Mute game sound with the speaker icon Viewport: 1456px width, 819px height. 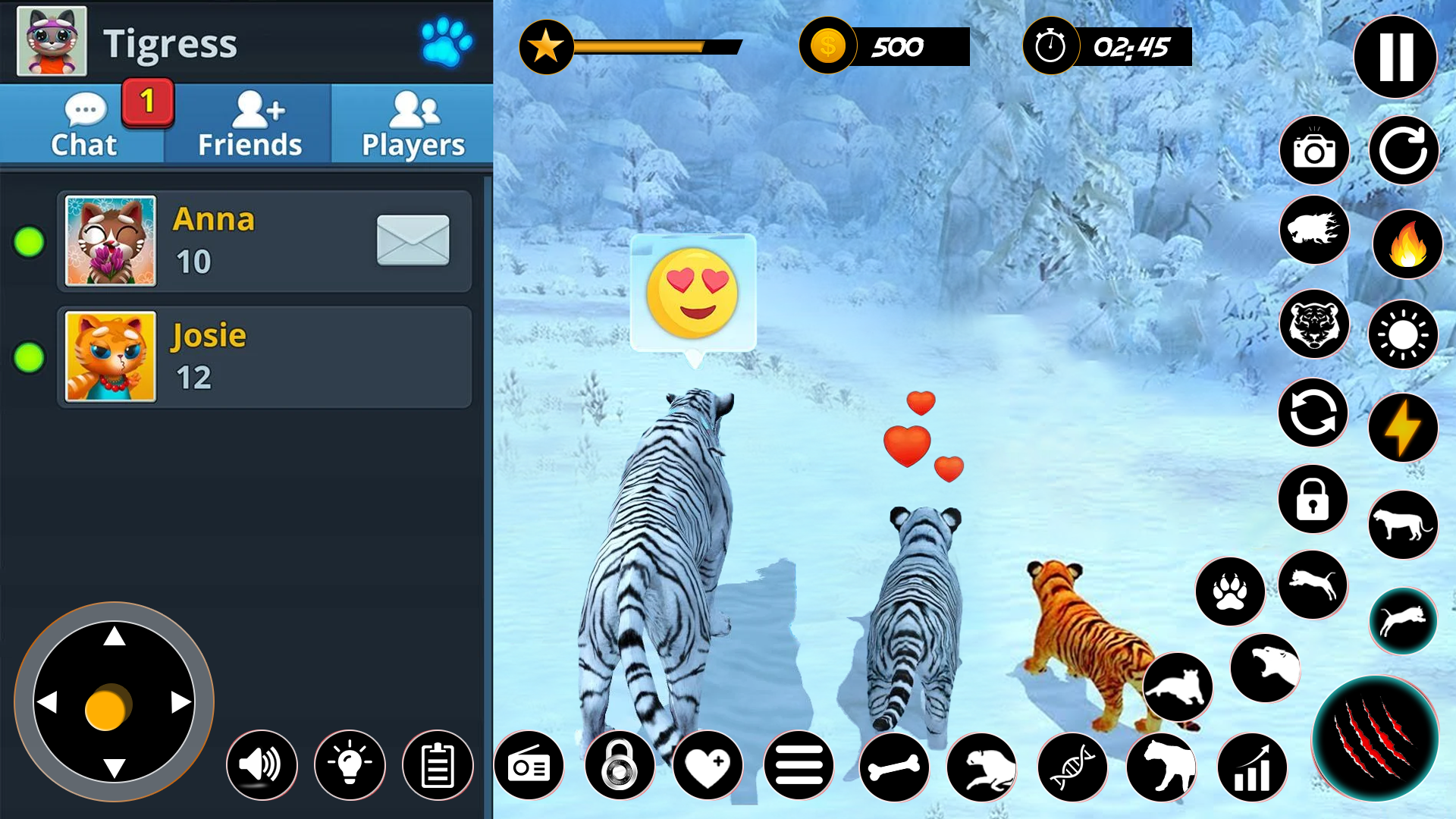(x=262, y=764)
